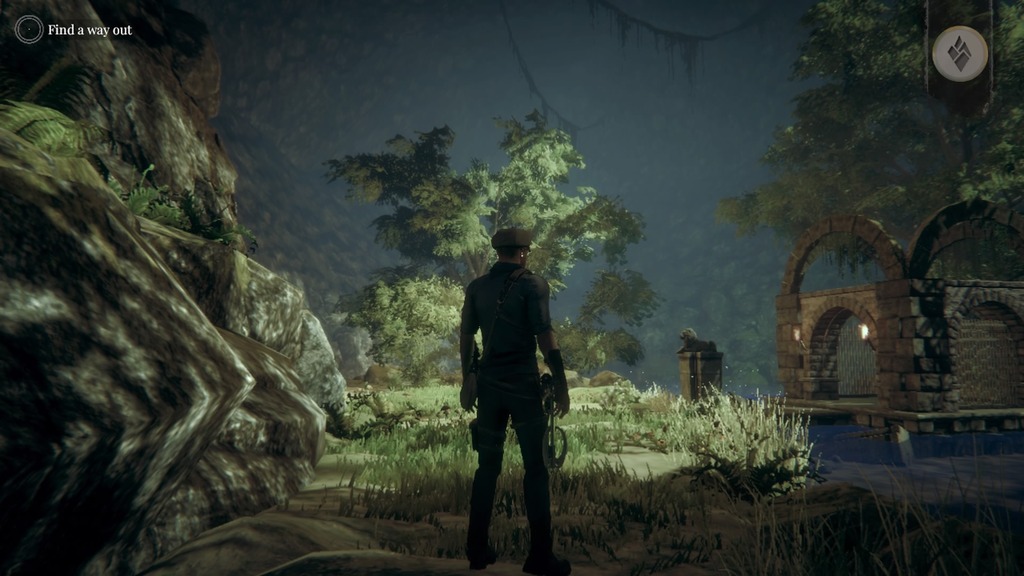Select the "Find a way out" objective tracker

[x=74, y=30]
